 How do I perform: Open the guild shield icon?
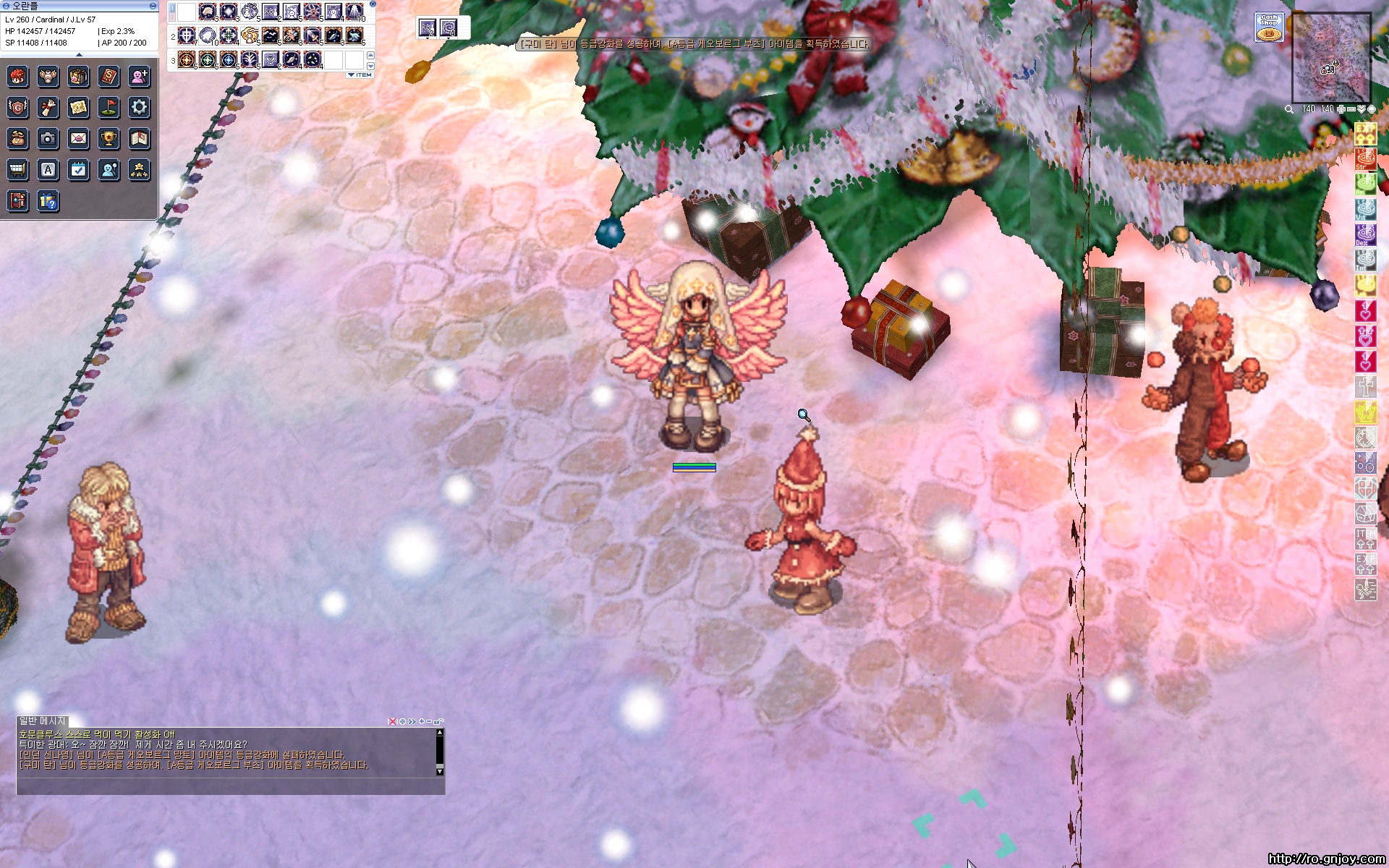pyautogui.click(x=17, y=108)
